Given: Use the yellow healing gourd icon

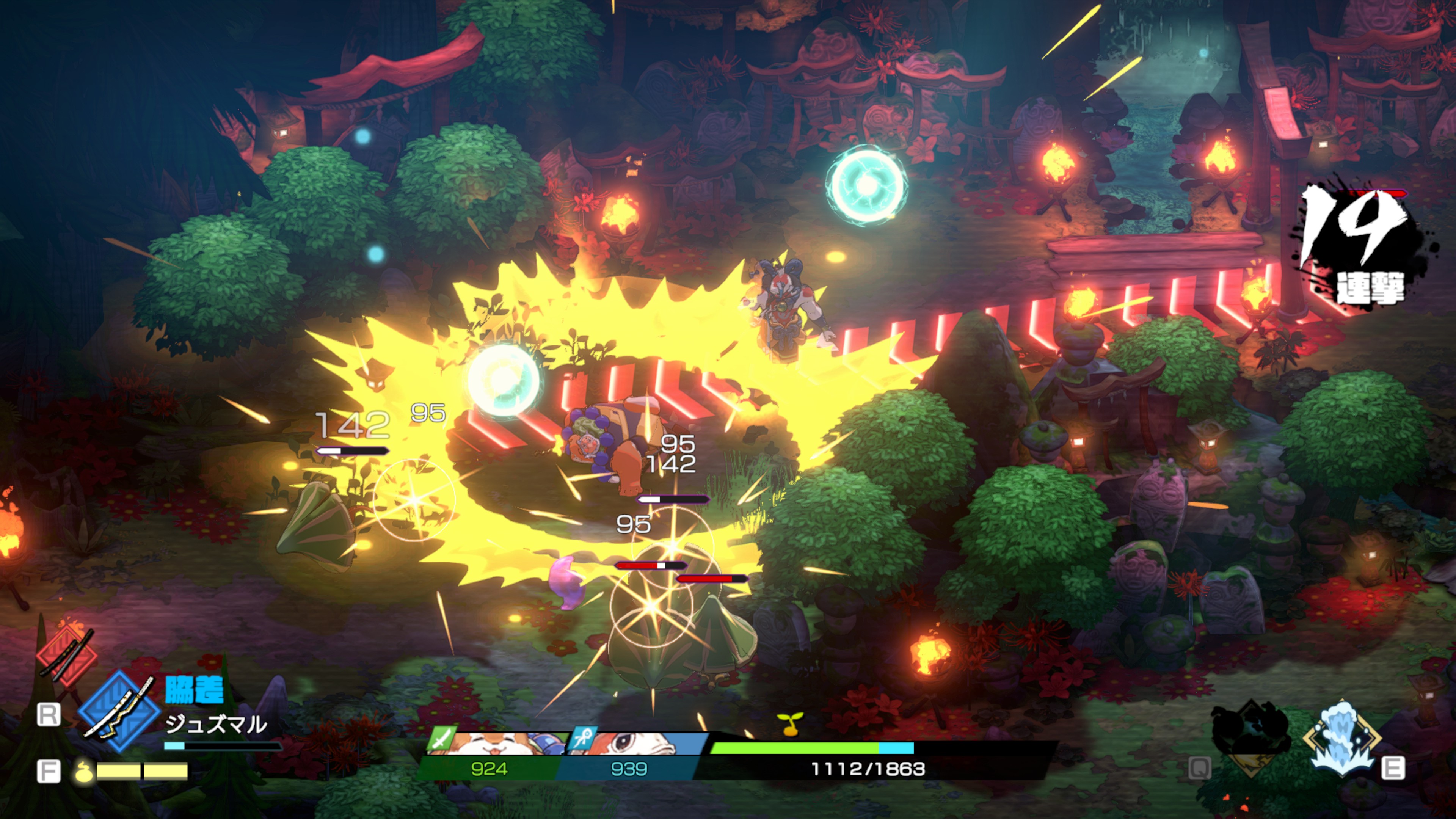Looking at the screenshot, I should (84, 771).
